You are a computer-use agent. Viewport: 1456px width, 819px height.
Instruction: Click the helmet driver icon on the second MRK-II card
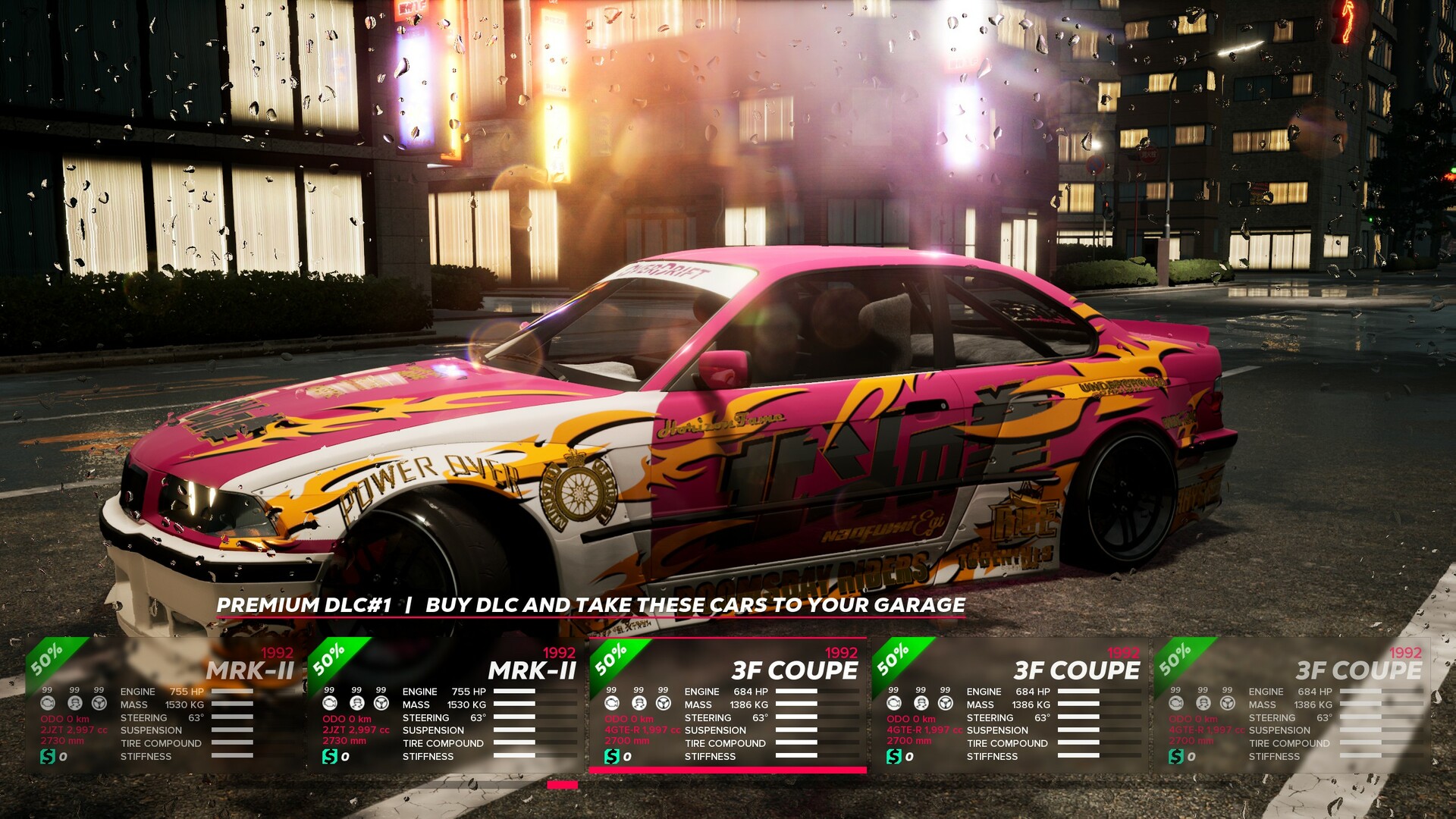356,703
